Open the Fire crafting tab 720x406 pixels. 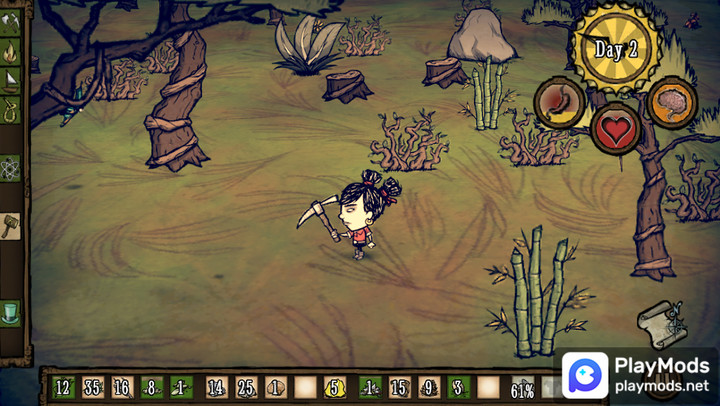[x=12, y=47]
